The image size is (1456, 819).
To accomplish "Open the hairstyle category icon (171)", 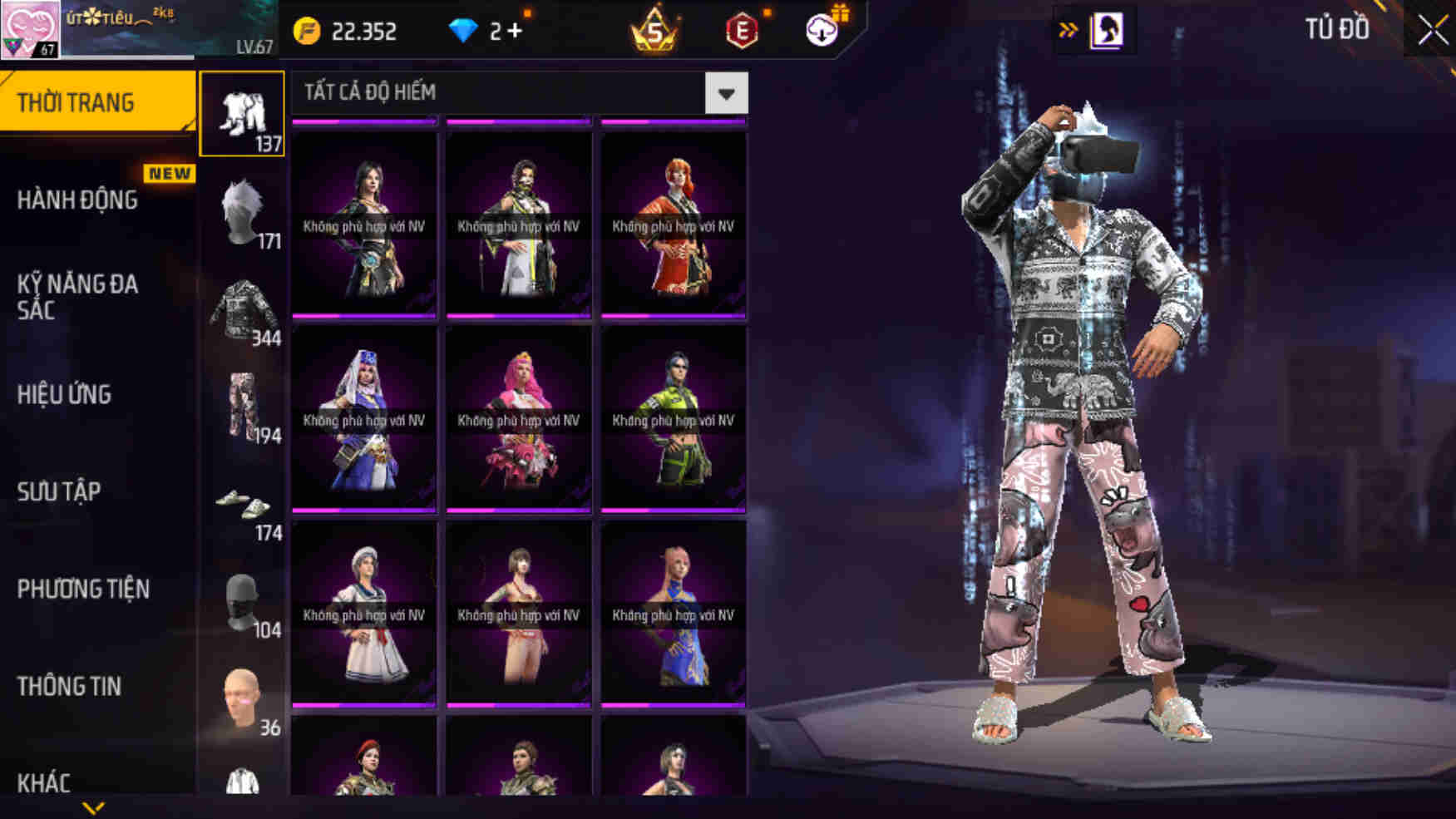I will pos(244,216).
